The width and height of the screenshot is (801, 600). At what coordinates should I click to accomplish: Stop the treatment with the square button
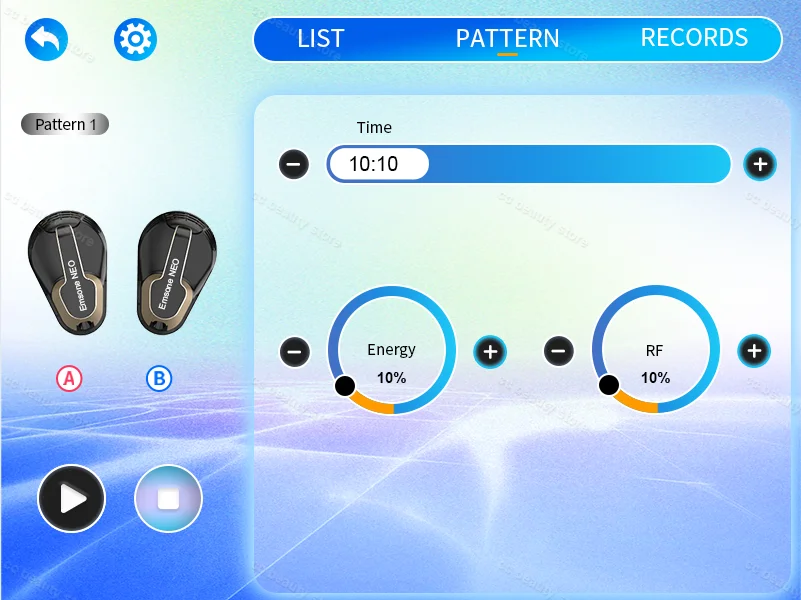click(168, 498)
